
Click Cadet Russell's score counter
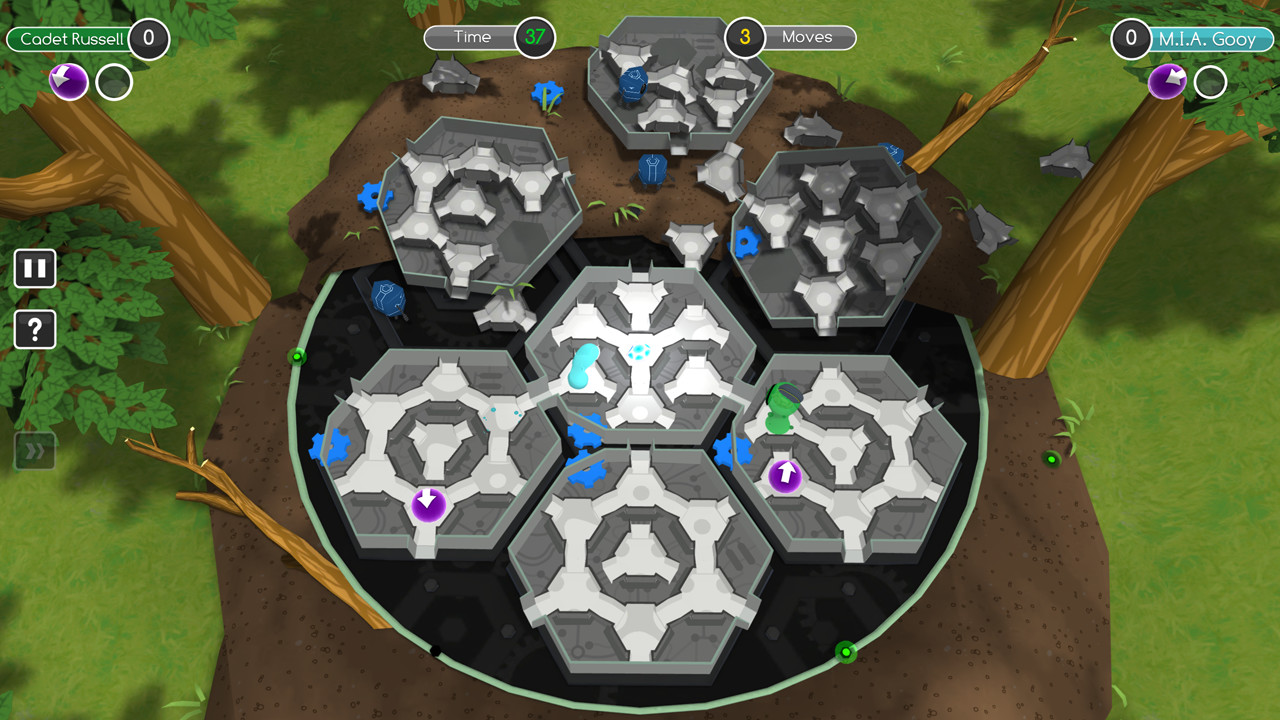(x=149, y=41)
